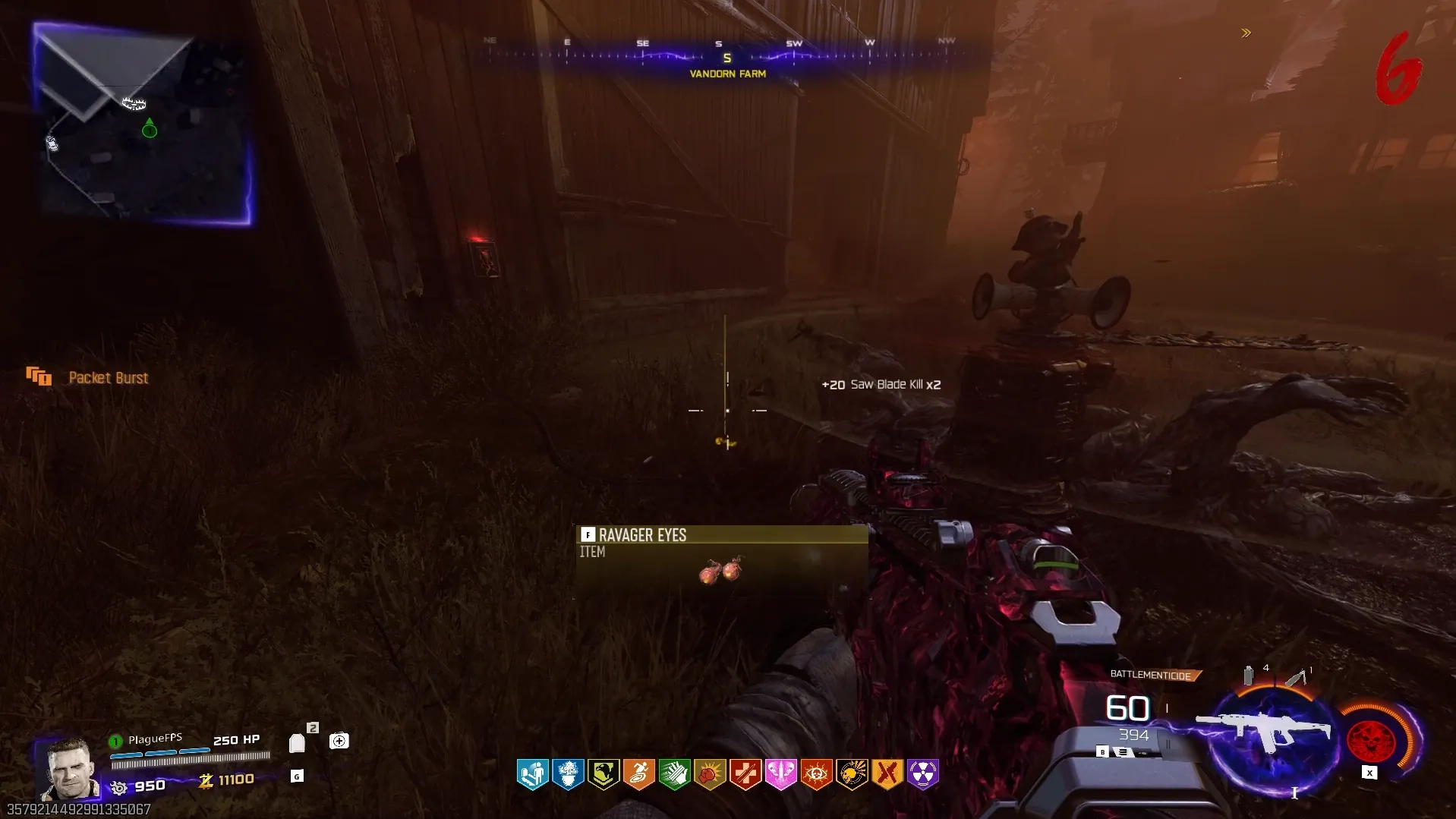Click the minimap in the corner
The height and width of the screenshot is (819, 1456).
(143, 124)
